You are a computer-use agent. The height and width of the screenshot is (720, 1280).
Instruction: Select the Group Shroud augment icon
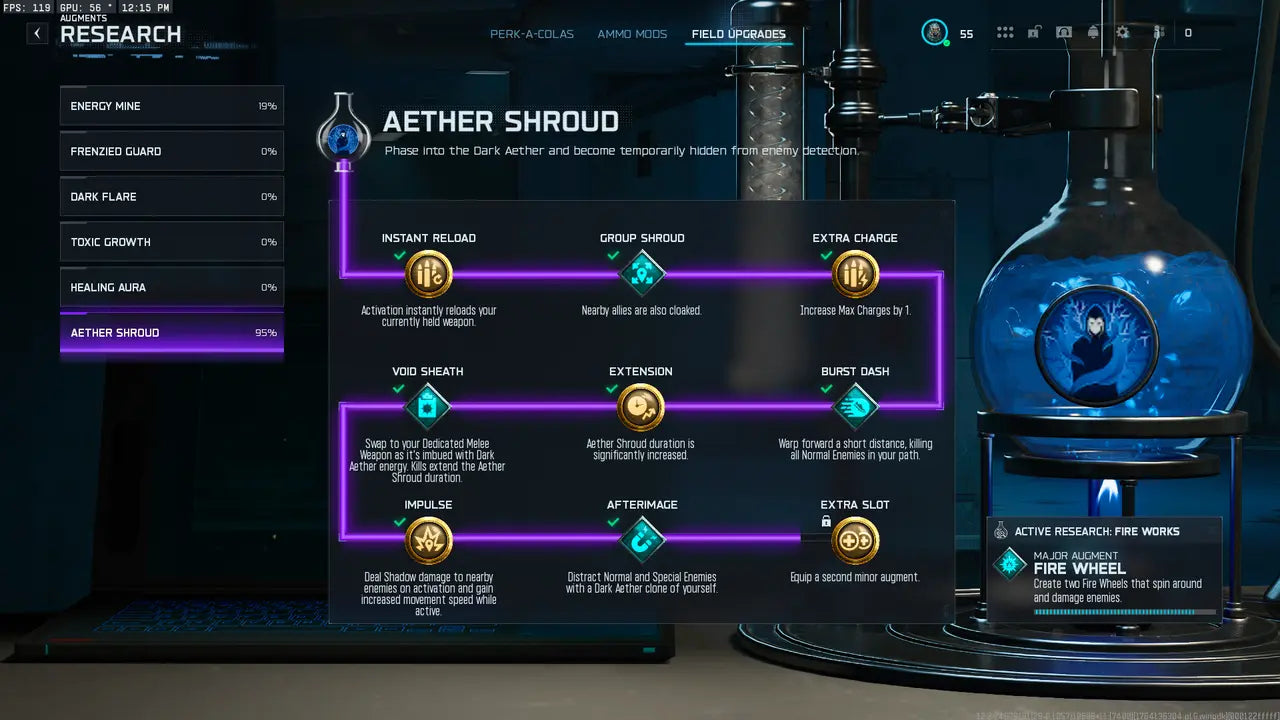click(x=642, y=274)
